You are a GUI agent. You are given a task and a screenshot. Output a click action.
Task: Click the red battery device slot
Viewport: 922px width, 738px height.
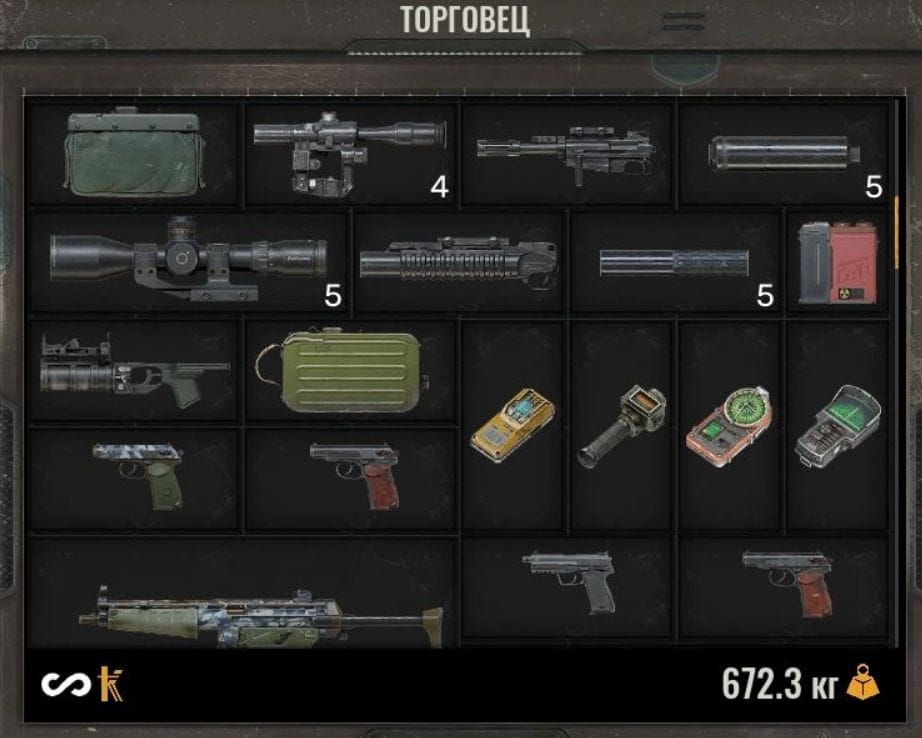pos(838,262)
